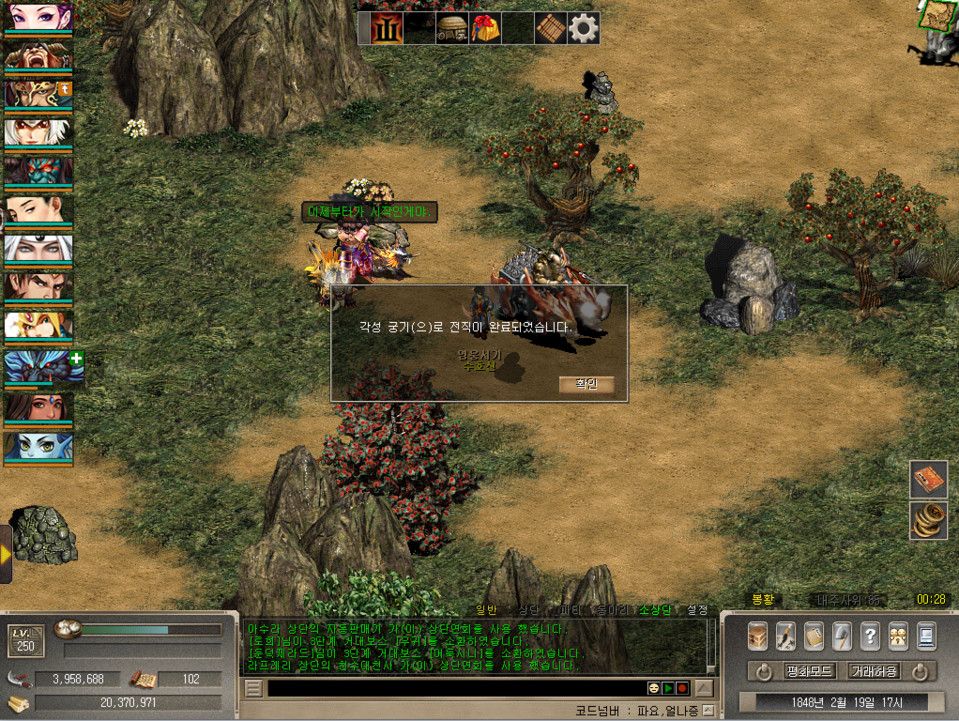Switch chat to the 일반 tab
Image resolution: width=959 pixels, height=721 pixels.
pos(486,609)
